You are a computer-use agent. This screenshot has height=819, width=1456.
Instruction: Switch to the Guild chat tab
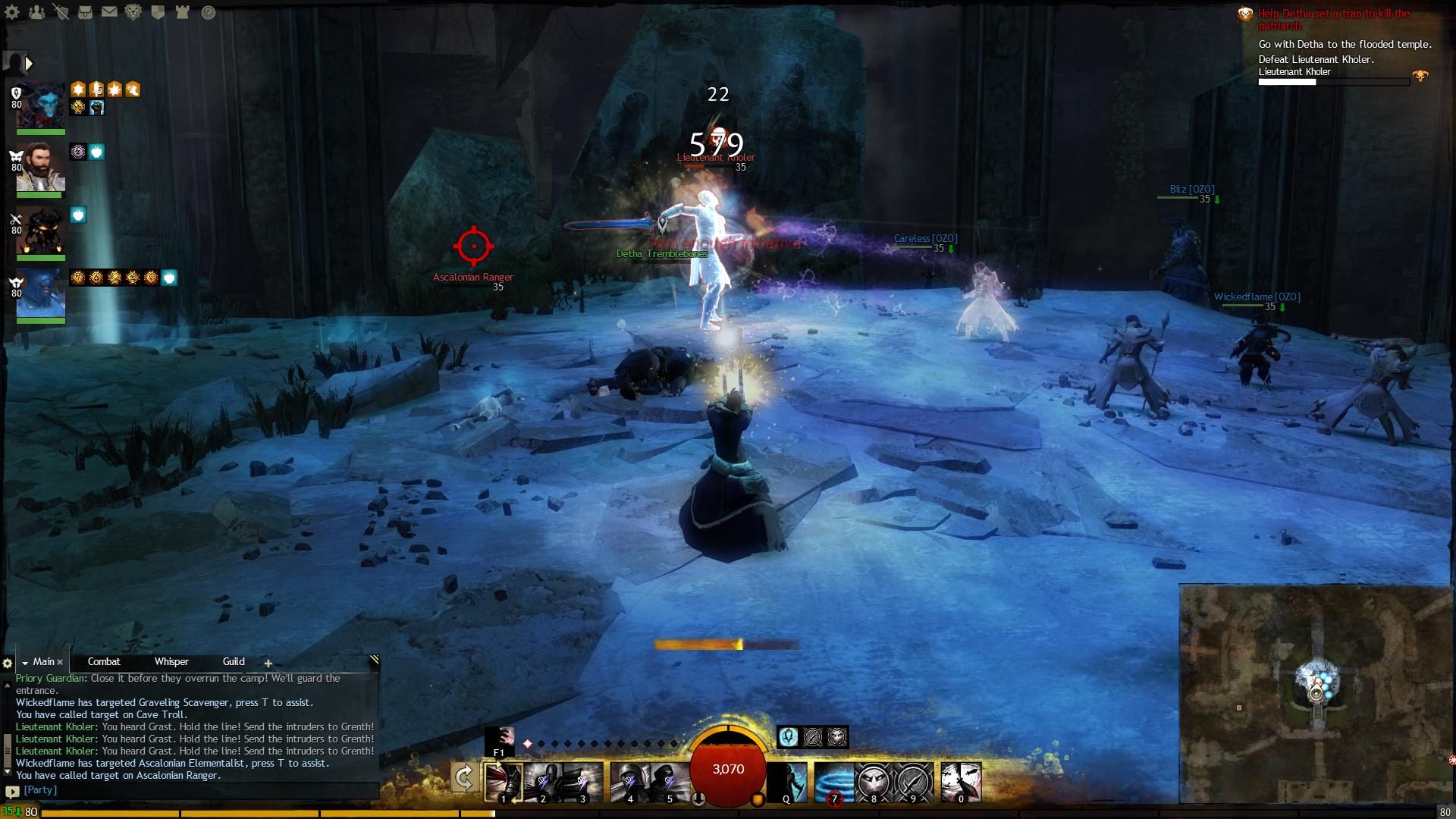coord(234,662)
